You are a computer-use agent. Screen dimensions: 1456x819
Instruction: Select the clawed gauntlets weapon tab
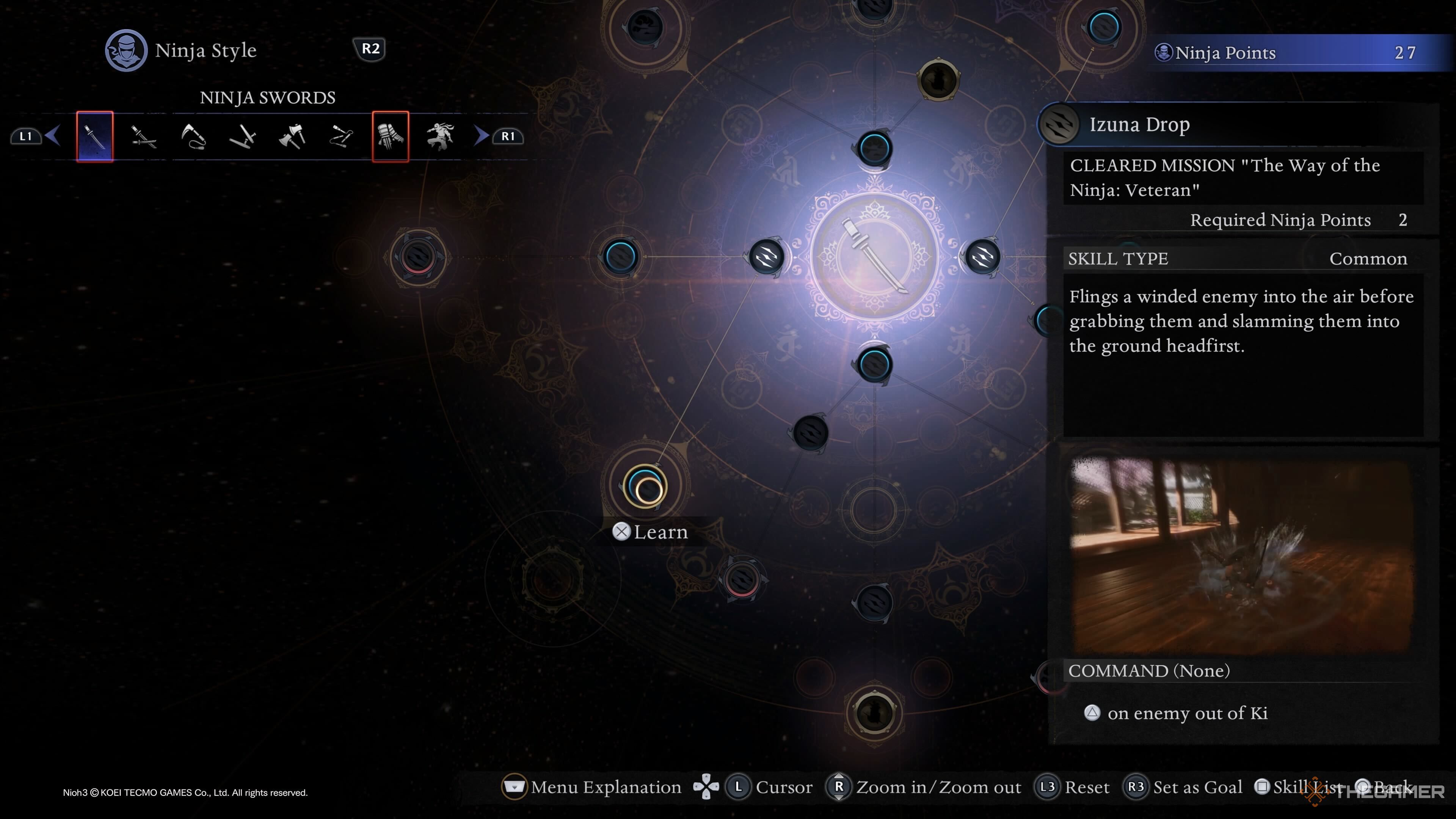click(x=391, y=136)
